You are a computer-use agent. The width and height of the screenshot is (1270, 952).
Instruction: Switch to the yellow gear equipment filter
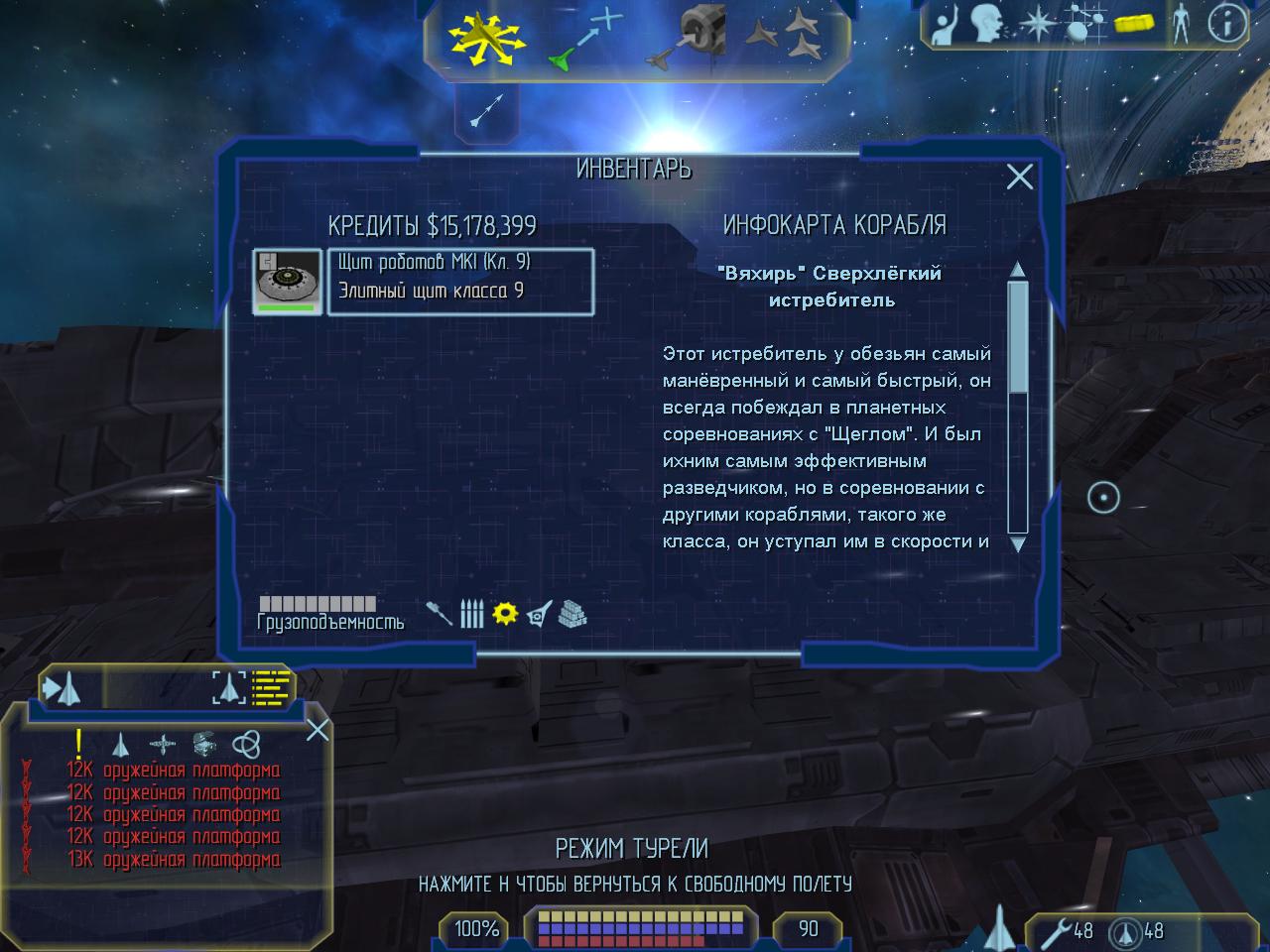tap(506, 613)
